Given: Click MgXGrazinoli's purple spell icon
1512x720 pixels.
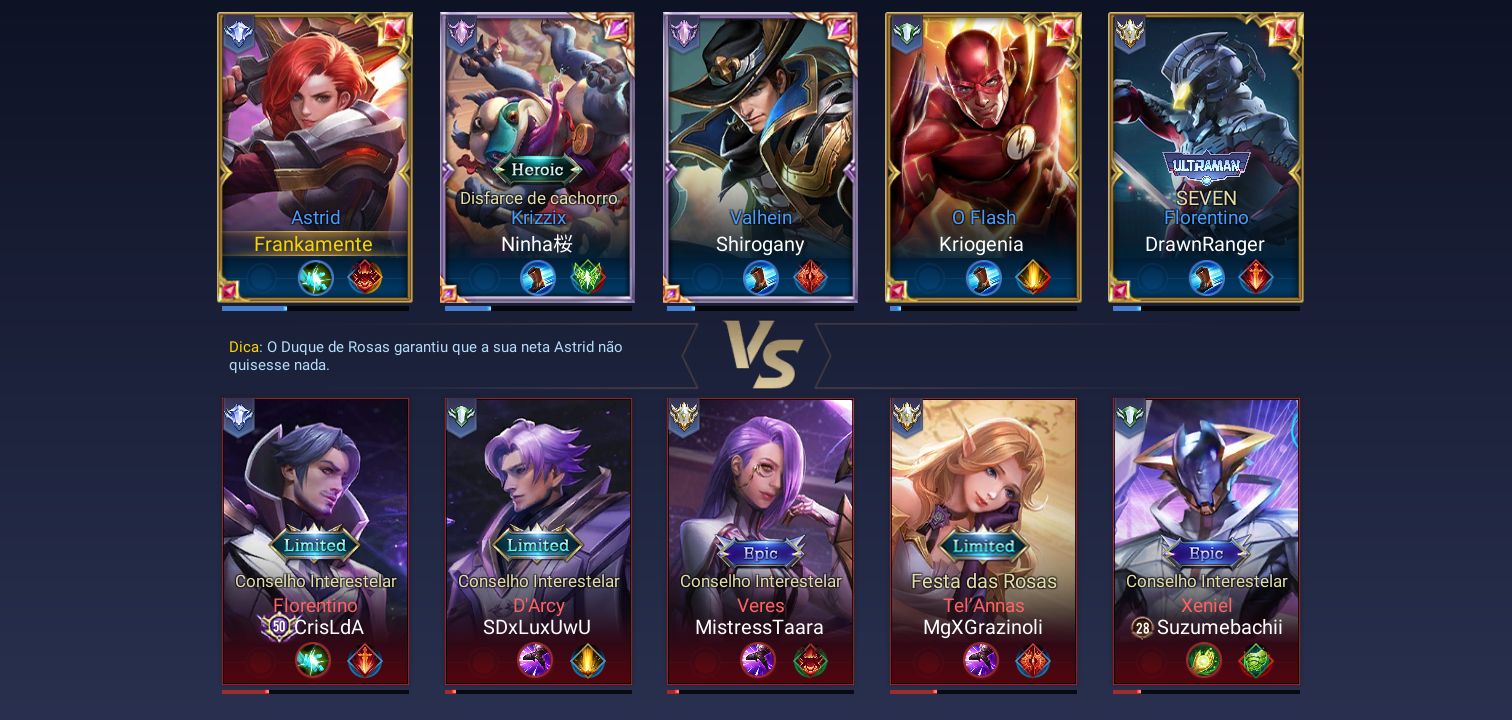Looking at the screenshot, I should point(983,661).
